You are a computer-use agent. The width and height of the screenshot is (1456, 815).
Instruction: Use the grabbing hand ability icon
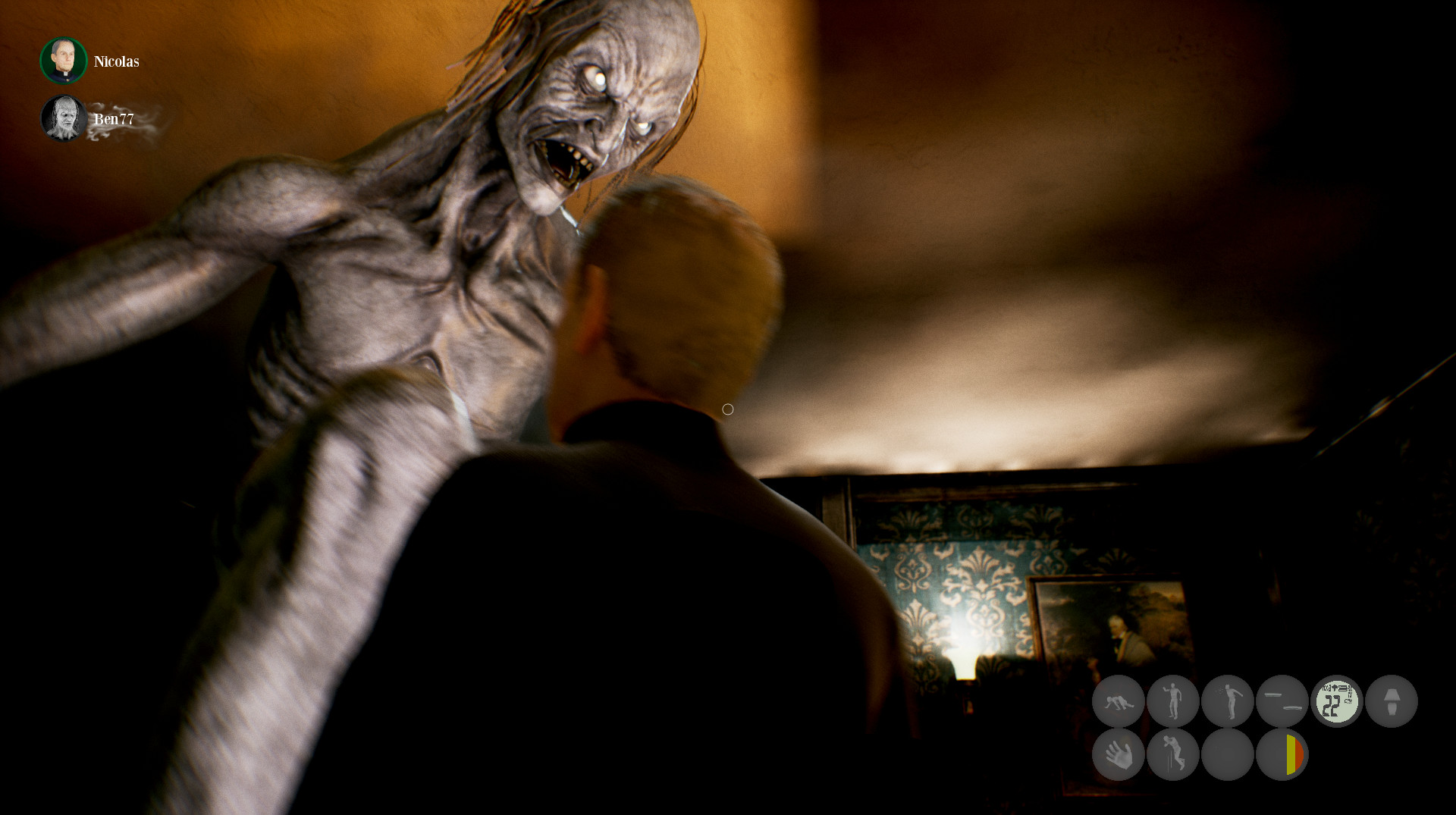(x=1119, y=755)
